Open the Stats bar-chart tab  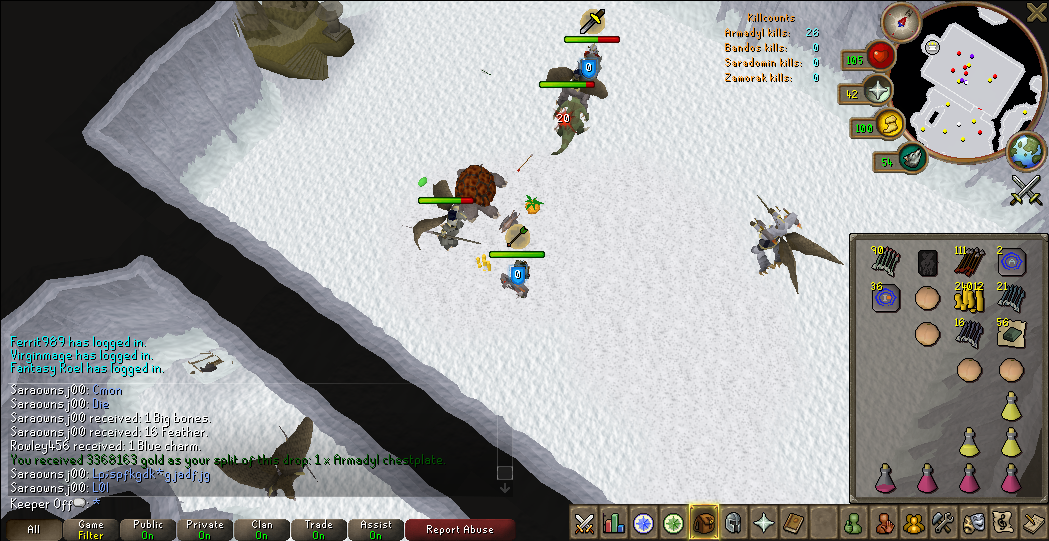coord(614,522)
